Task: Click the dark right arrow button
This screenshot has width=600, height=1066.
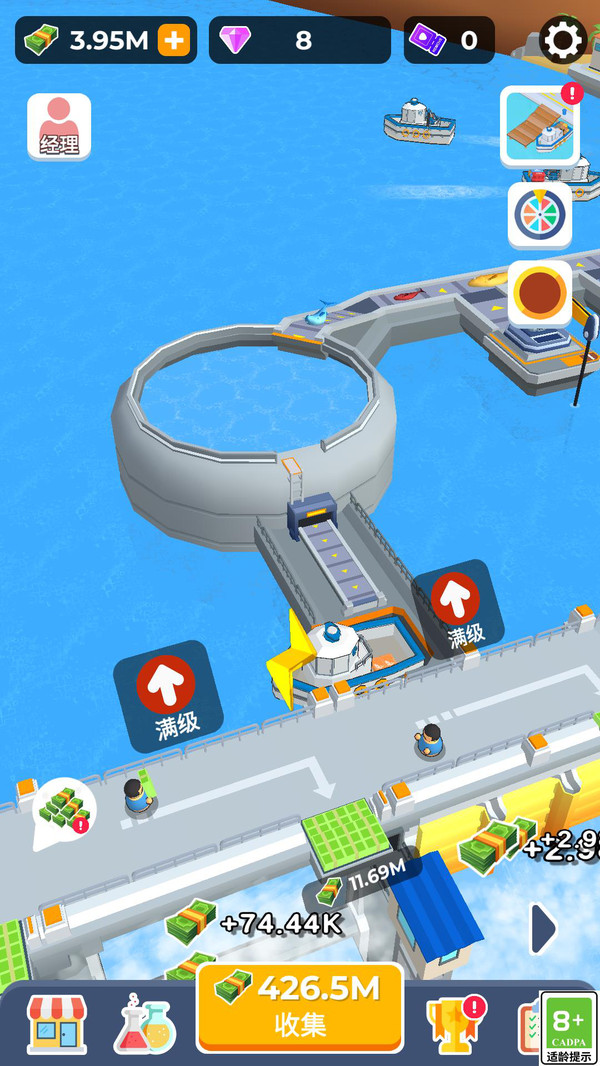Action: (543, 929)
